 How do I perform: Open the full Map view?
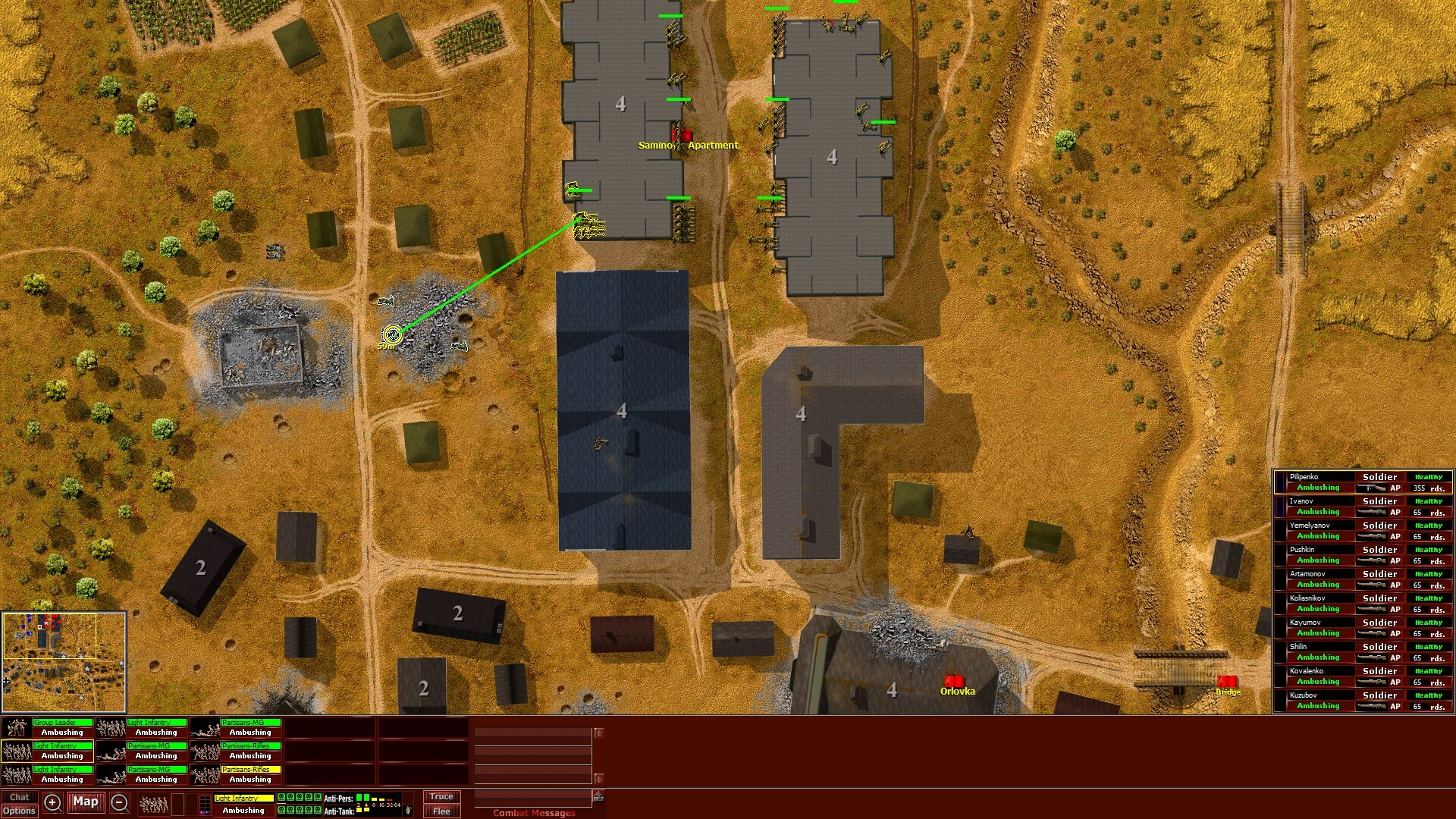click(x=86, y=802)
